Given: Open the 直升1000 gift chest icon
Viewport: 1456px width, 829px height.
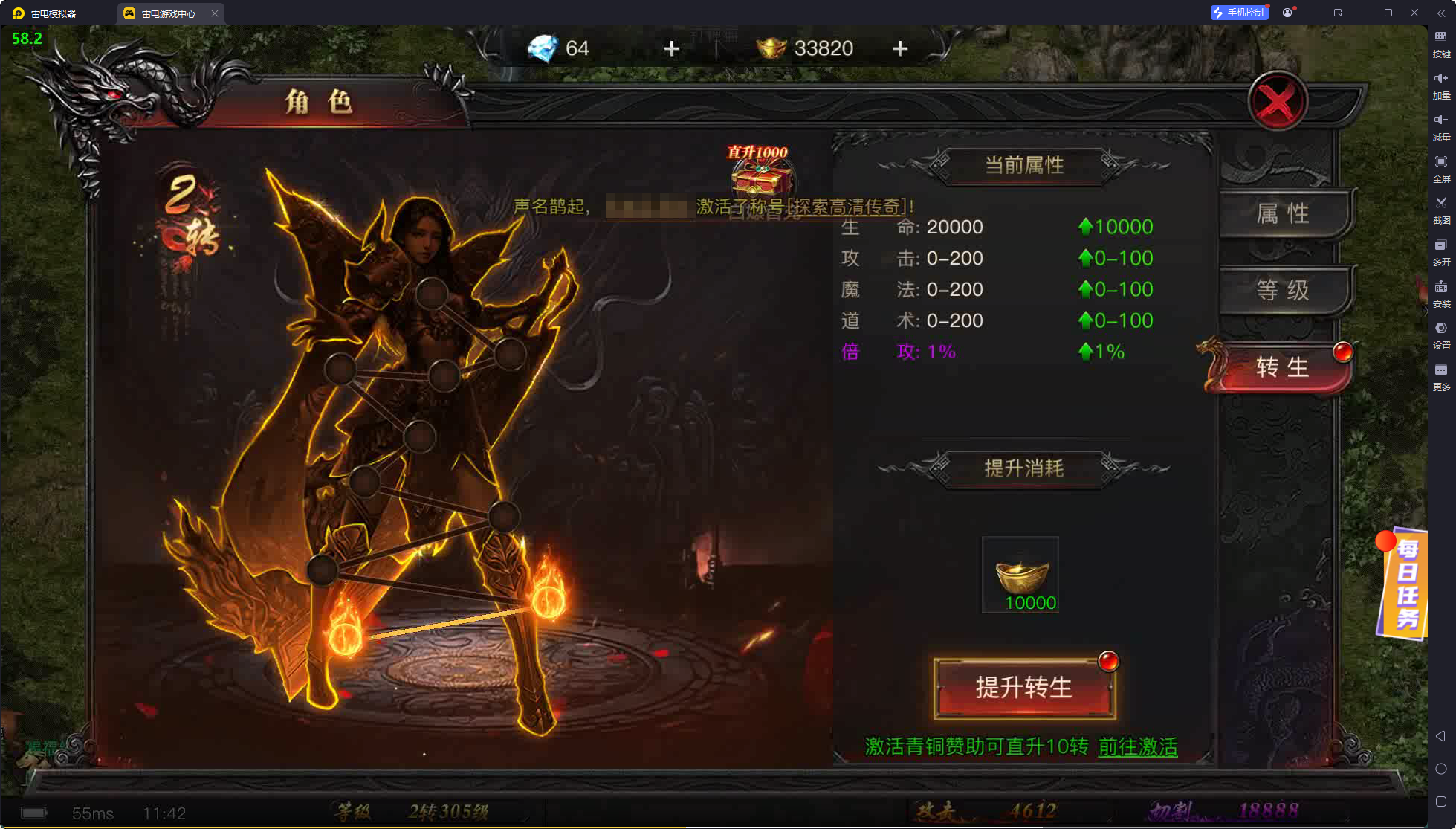Looking at the screenshot, I should 758,178.
